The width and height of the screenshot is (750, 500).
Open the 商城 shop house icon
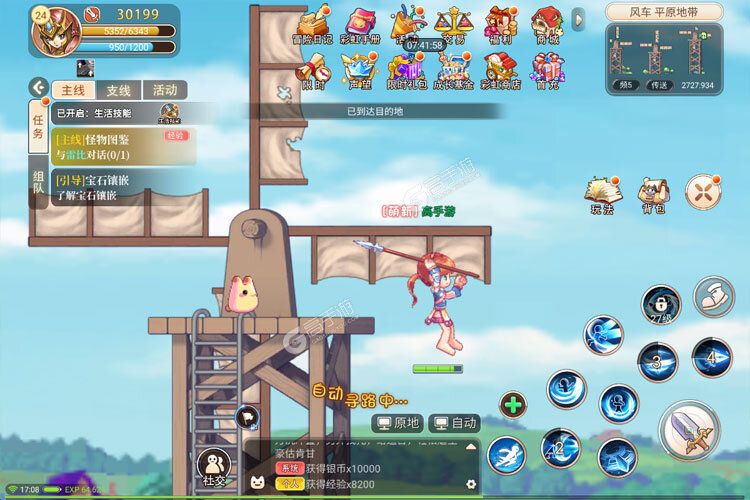pyautogui.click(x=546, y=24)
